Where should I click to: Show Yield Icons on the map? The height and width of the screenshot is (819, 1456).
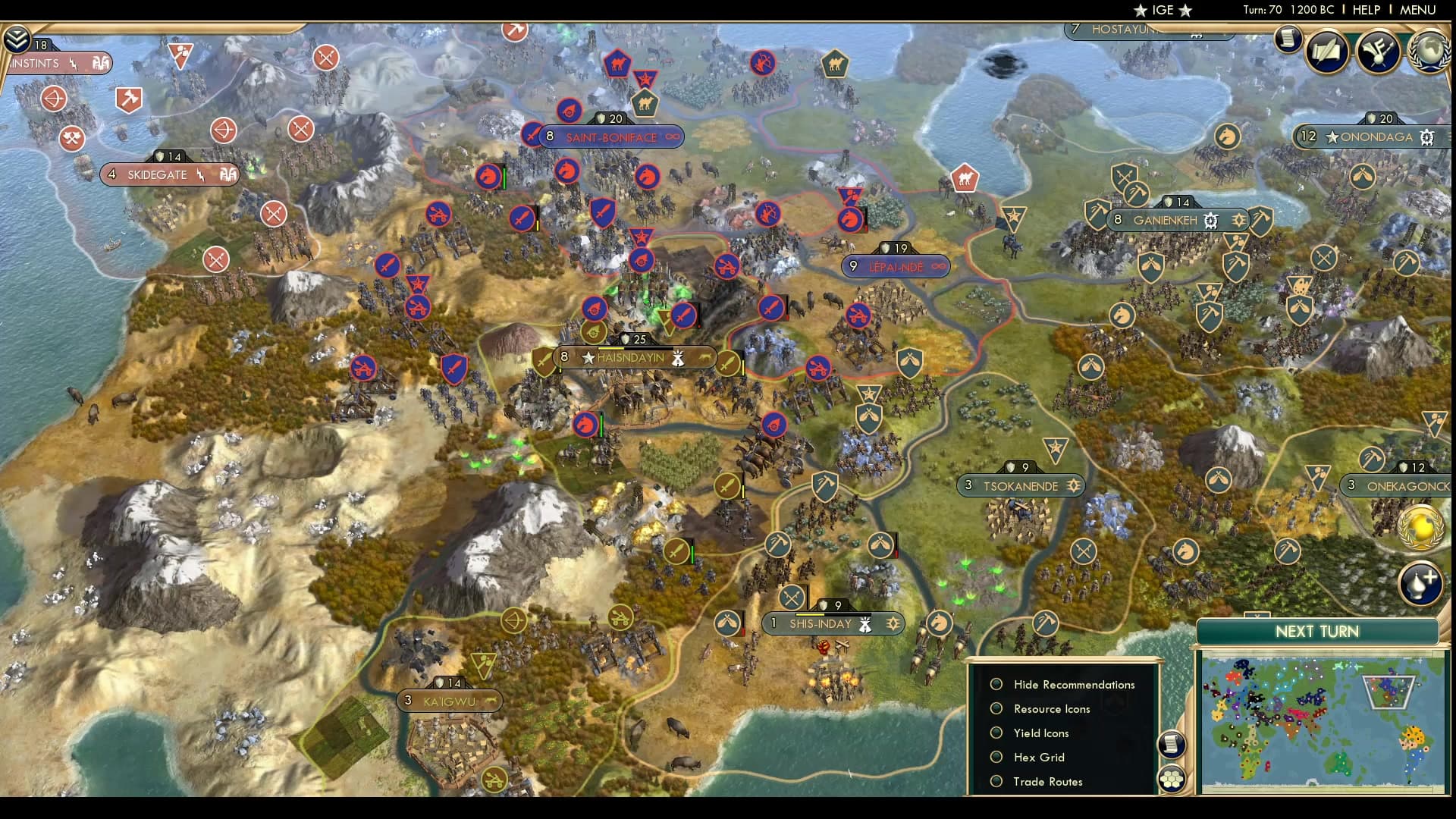click(996, 733)
